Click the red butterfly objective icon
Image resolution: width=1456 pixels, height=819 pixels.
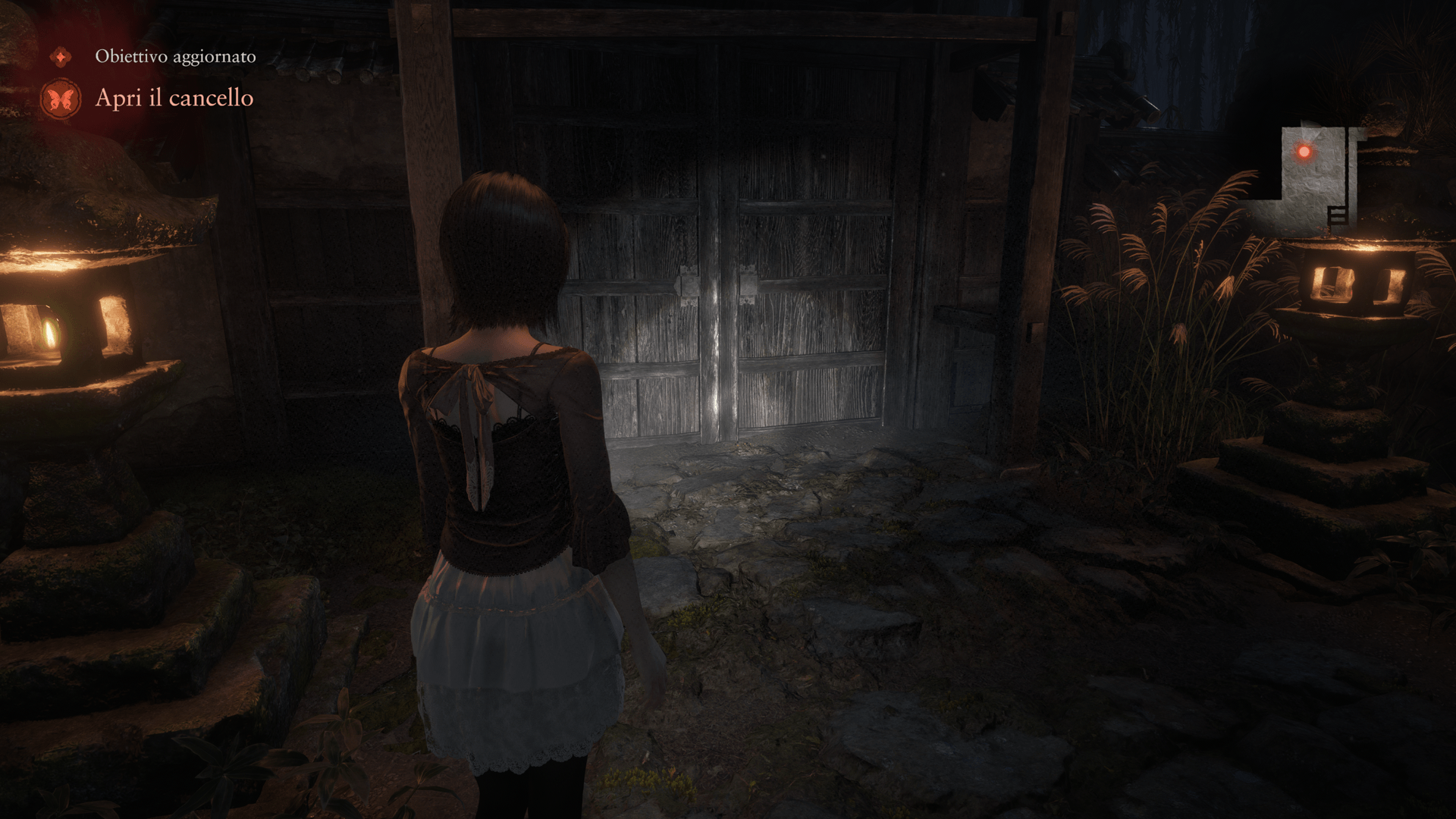(60, 99)
